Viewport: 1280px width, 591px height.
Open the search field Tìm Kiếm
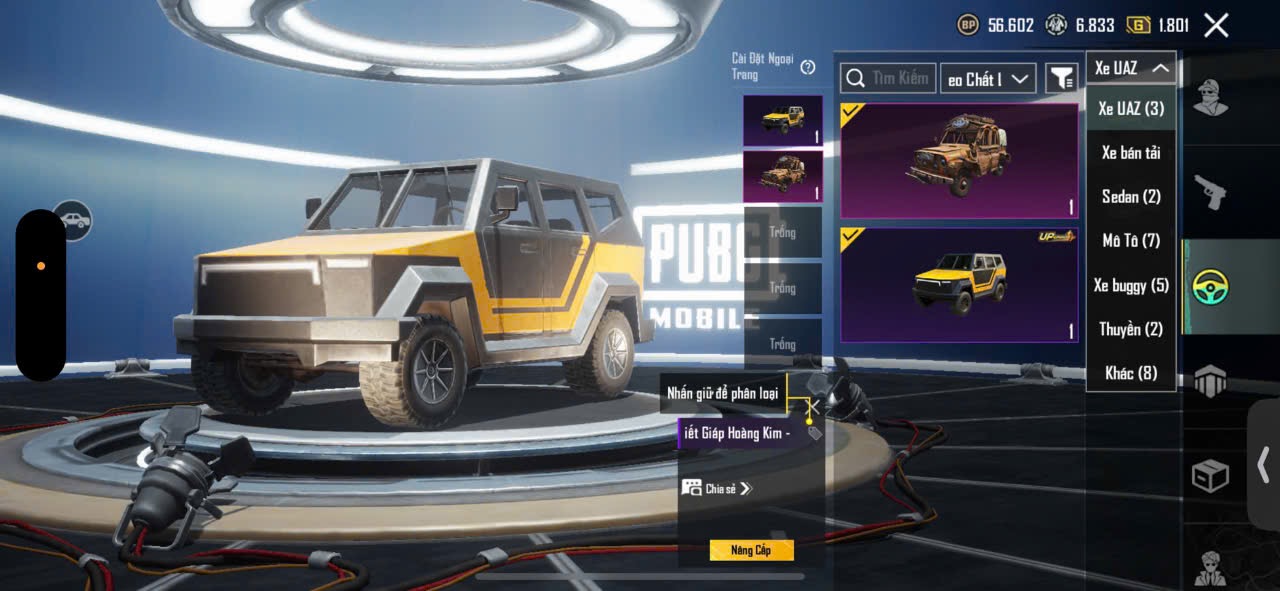click(888, 78)
